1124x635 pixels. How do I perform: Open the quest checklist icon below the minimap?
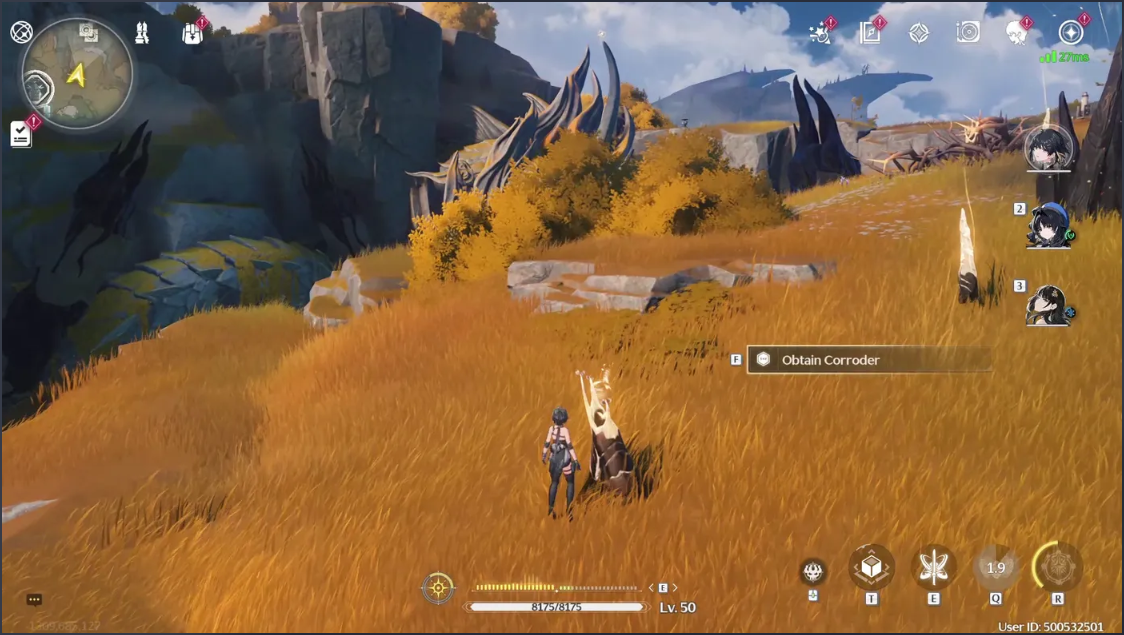(21, 134)
